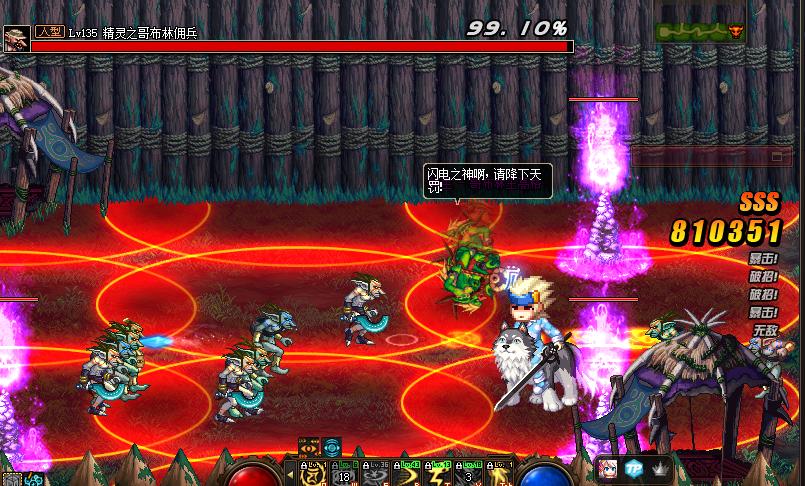Use the hotbar item with count 18
The width and height of the screenshot is (805, 486).
click(343, 475)
